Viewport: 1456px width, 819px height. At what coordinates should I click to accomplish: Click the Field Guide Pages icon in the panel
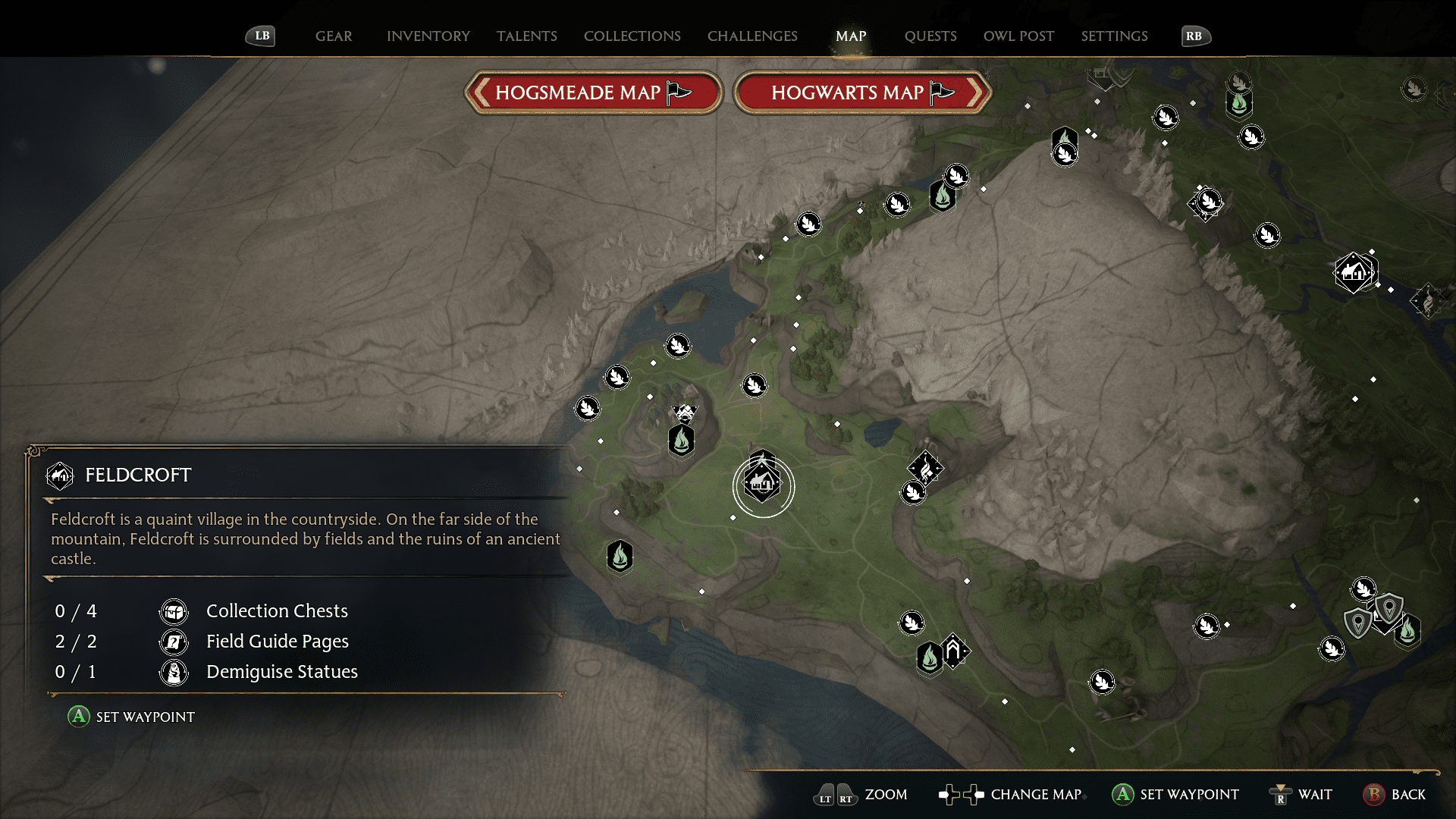coord(174,642)
